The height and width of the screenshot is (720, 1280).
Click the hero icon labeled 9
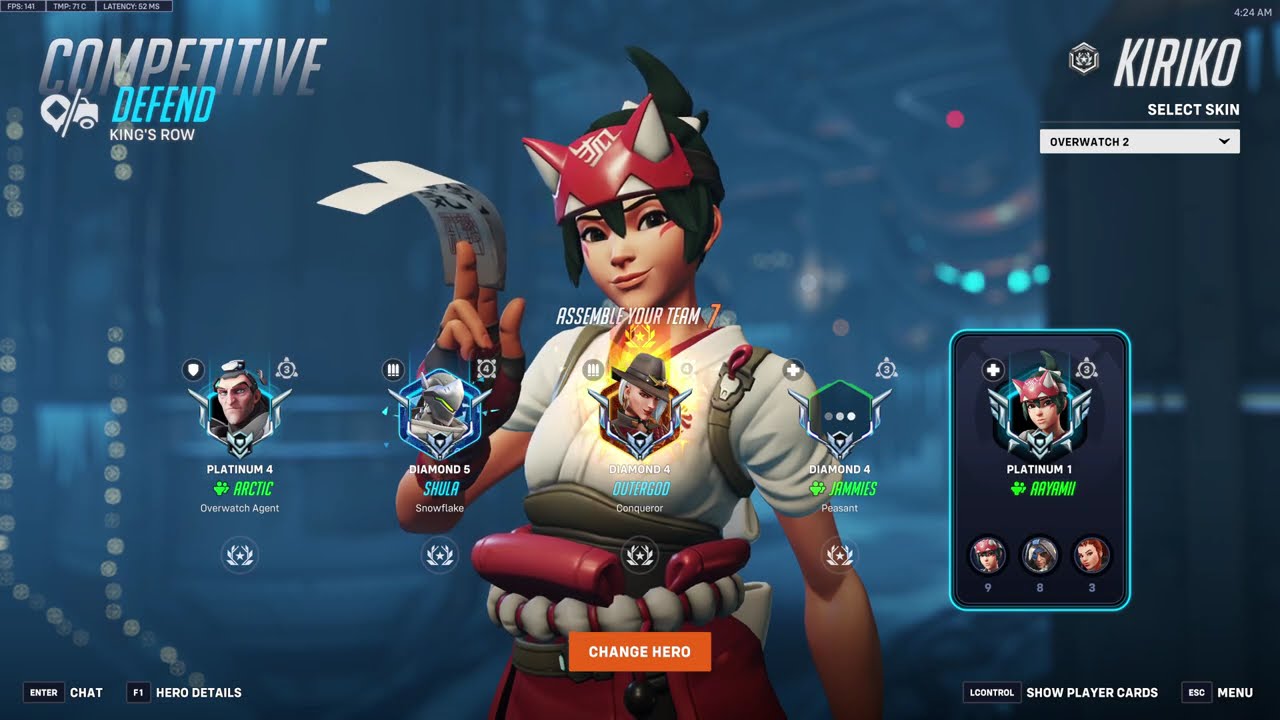pos(988,555)
